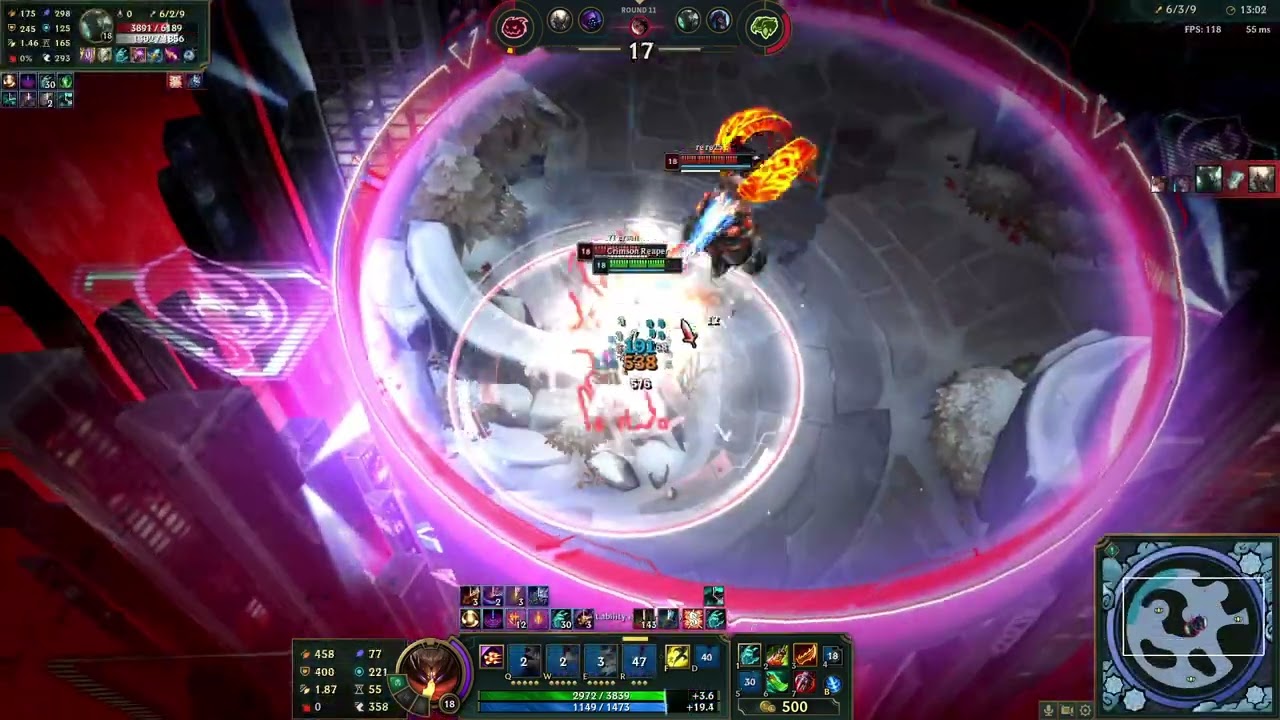
Task: Activate the R ultimate ability slot
Action: [x=639, y=660]
